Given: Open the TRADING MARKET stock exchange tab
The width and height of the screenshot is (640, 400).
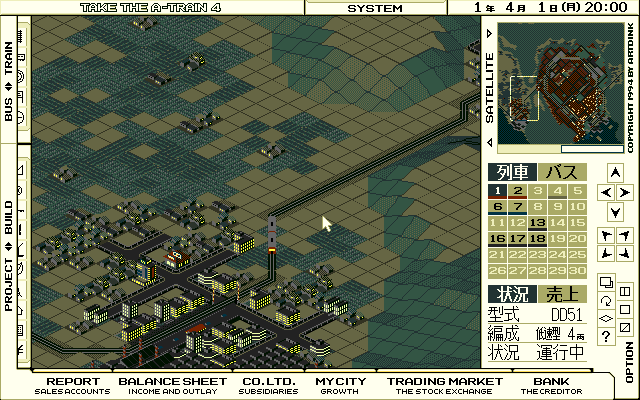Looking at the screenshot, I should coord(445,386).
